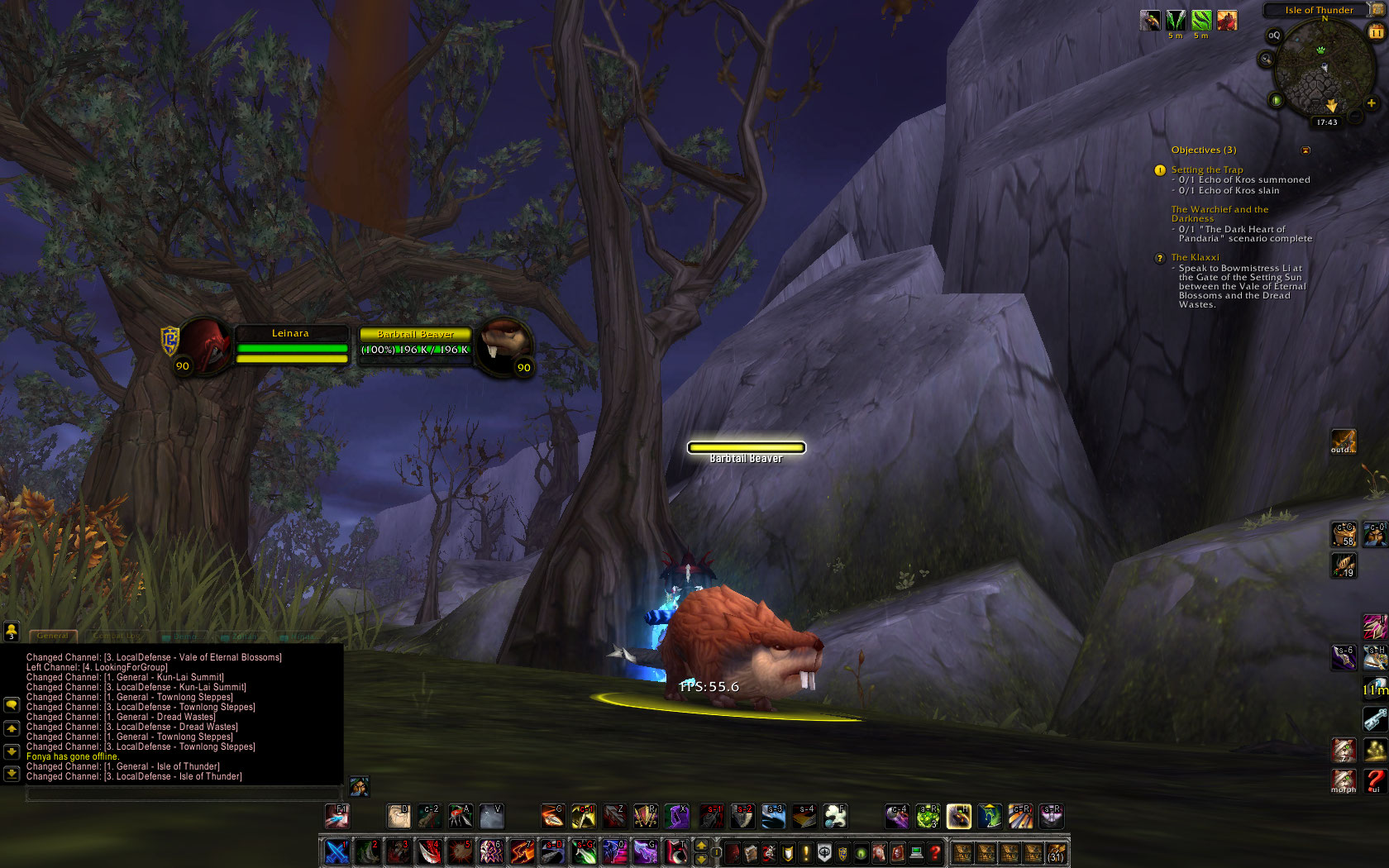The height and width of the screenshot is (868, 1389).
Task: Click the minimap zoom-out minus button
Action: click(1355, 117)
